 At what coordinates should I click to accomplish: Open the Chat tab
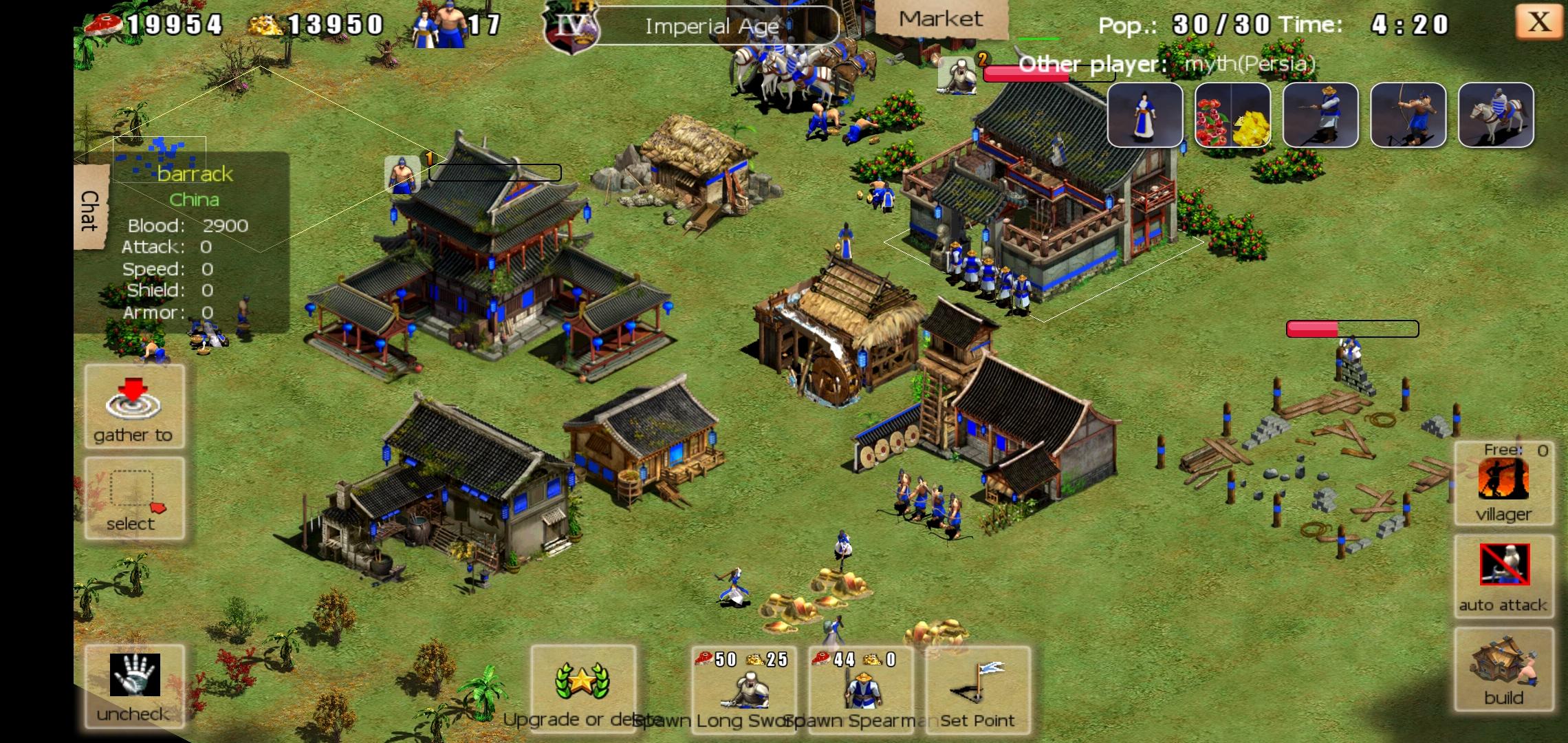pos(90,209)
